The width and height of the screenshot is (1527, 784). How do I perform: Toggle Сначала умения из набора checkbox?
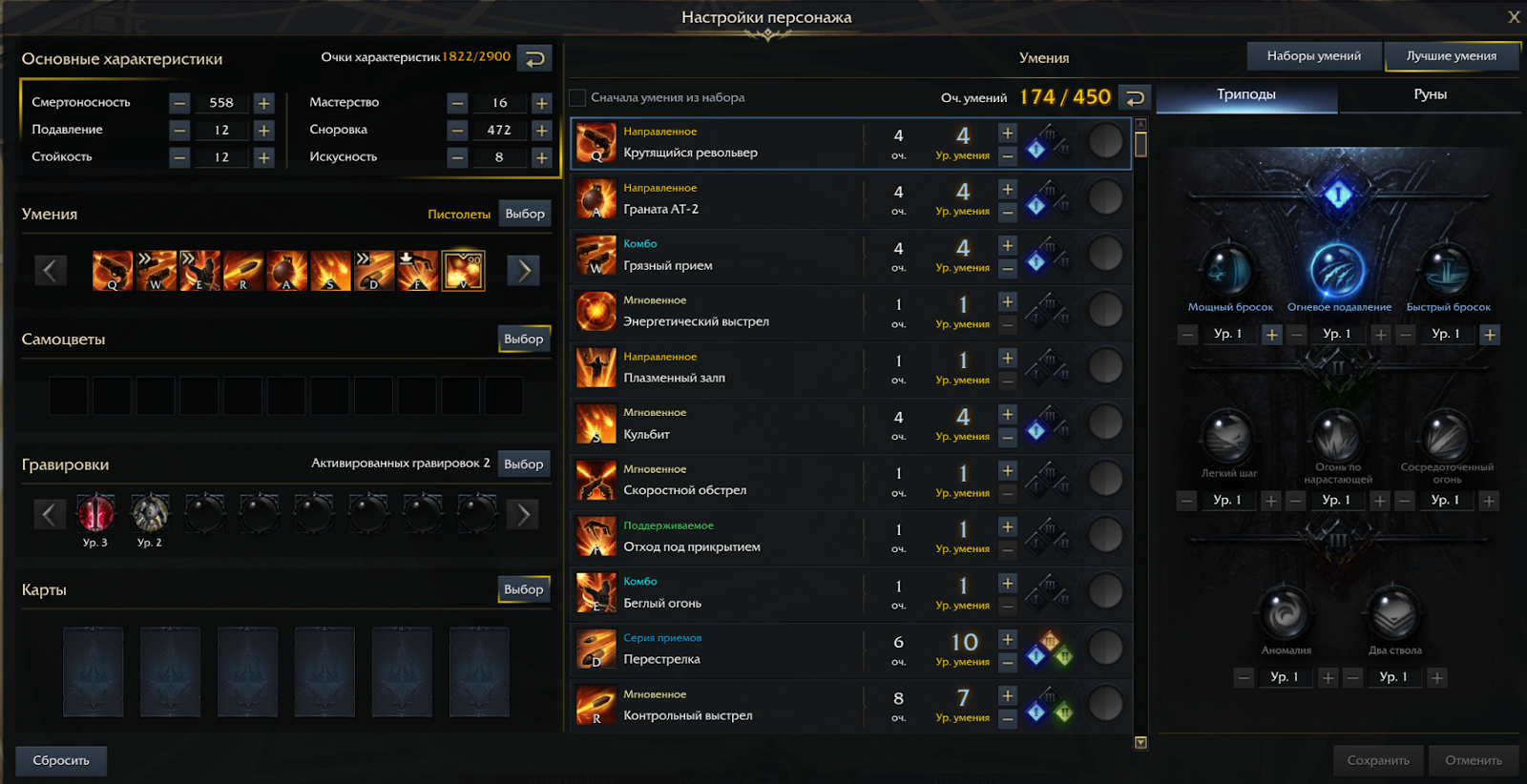pos(577,97)
